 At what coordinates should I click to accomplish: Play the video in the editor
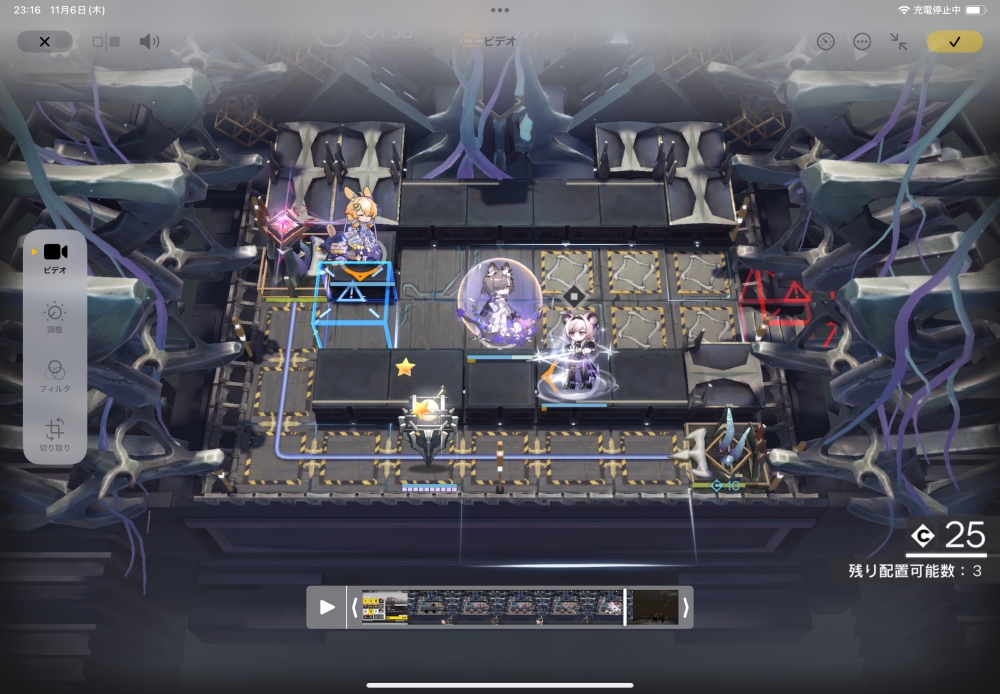tap(327, 607)
